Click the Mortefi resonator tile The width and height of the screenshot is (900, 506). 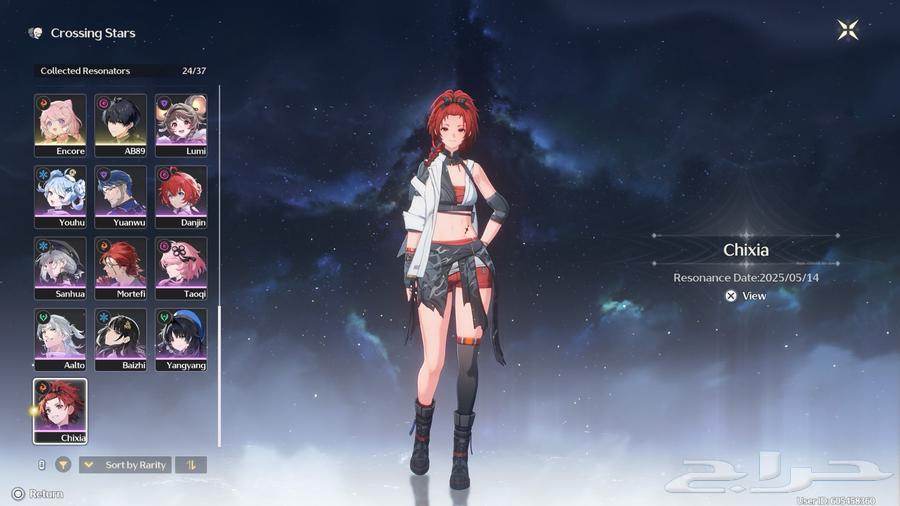(x=121, y=268)
